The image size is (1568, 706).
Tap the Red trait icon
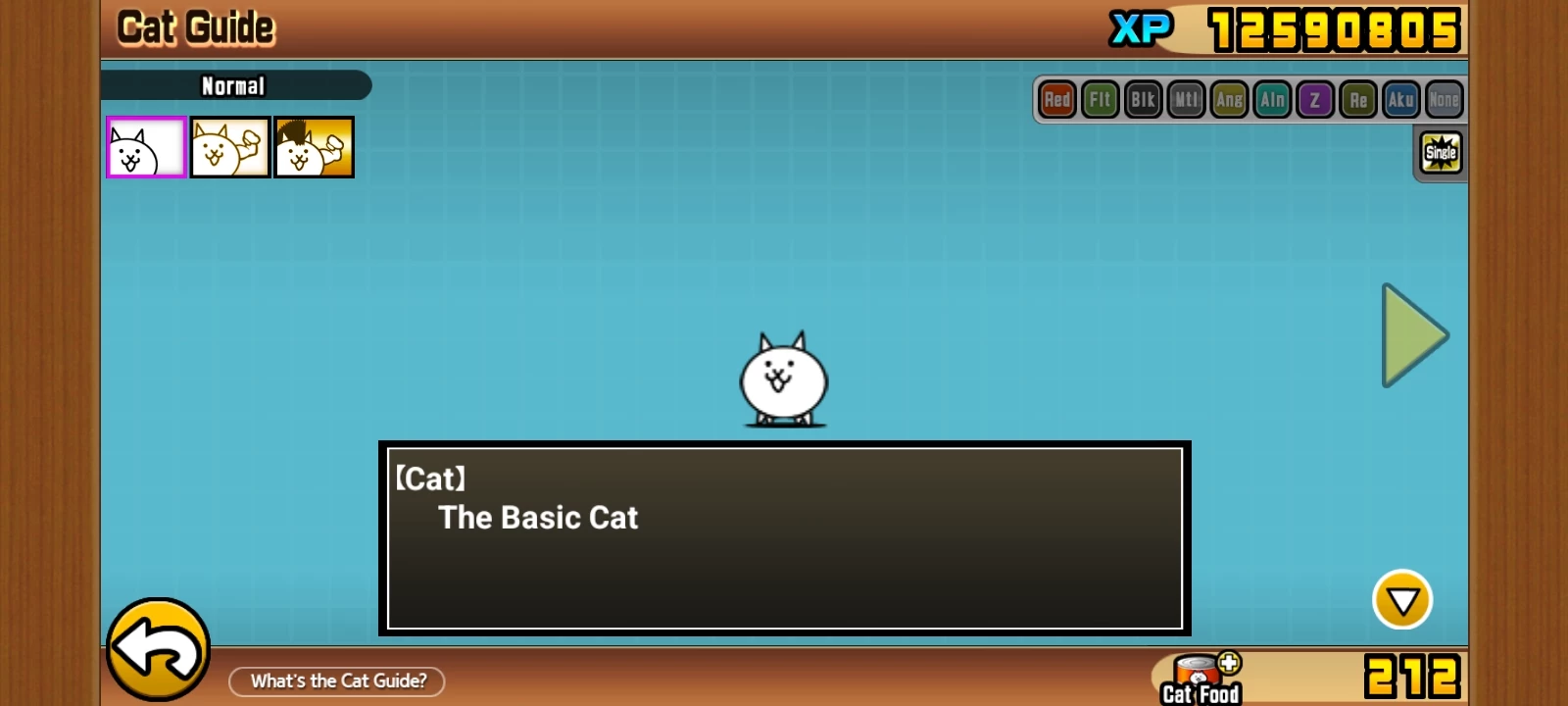click(1057, 100)
